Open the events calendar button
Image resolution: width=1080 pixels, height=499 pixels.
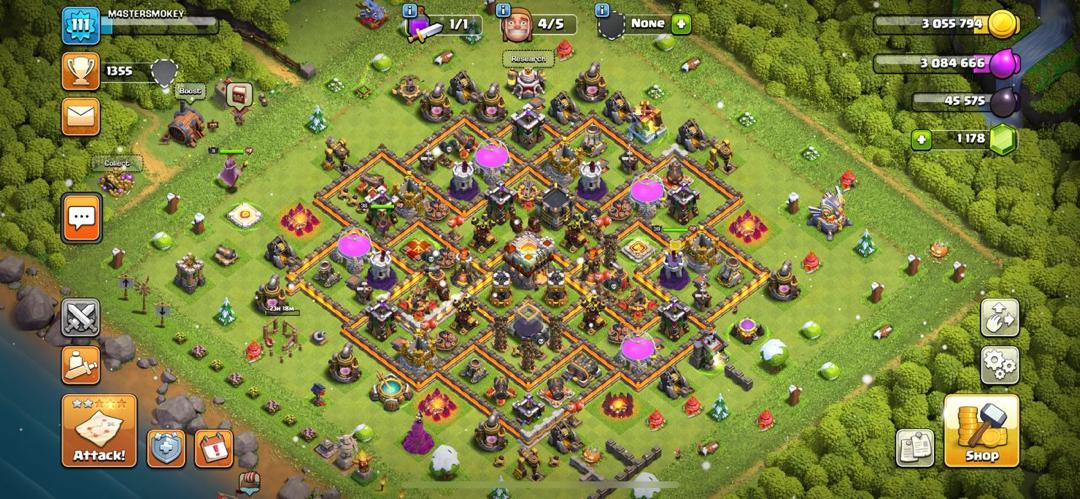point(213,447)
